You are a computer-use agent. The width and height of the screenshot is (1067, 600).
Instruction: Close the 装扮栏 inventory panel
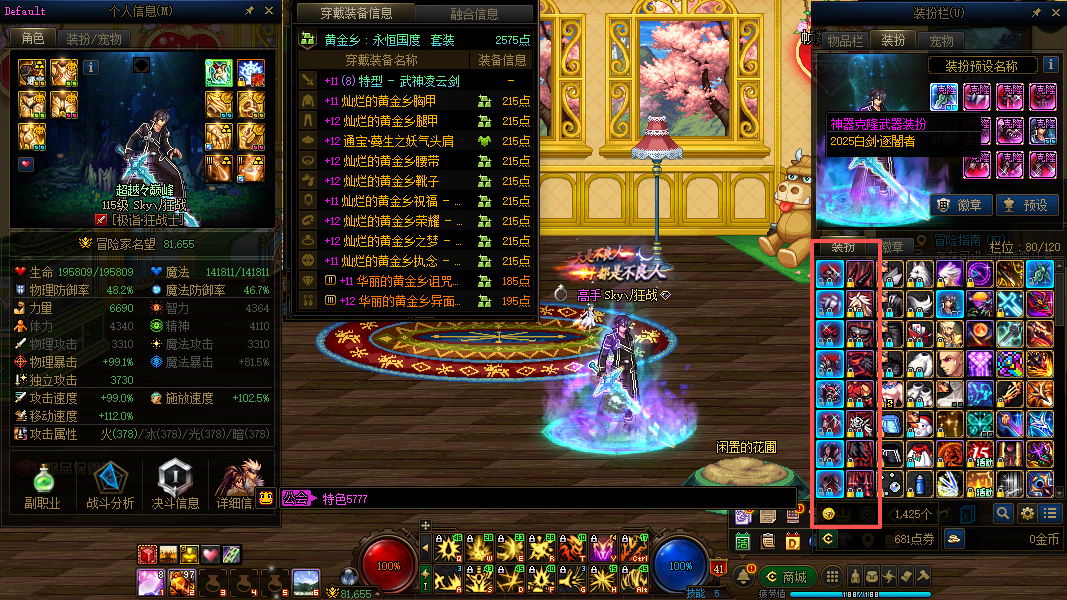(1055, 14)
